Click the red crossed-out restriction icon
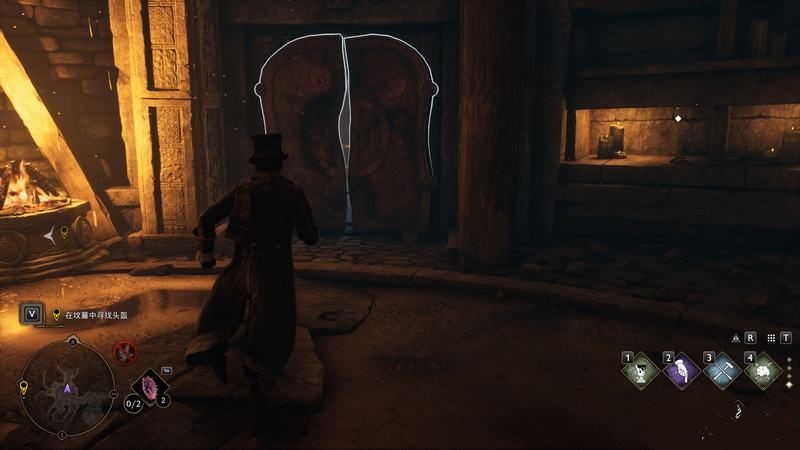 click(x=125, y=351)
